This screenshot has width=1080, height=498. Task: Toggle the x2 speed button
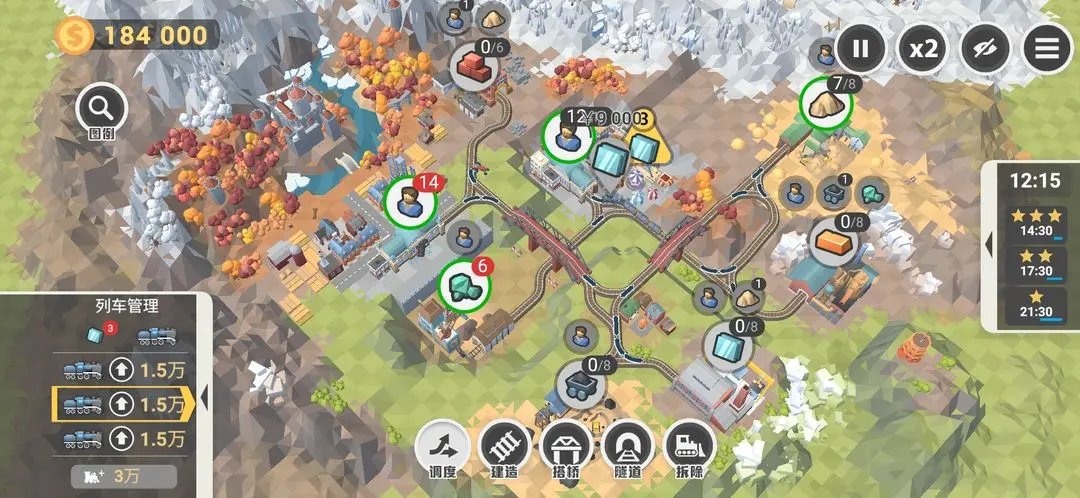[922, 48]
